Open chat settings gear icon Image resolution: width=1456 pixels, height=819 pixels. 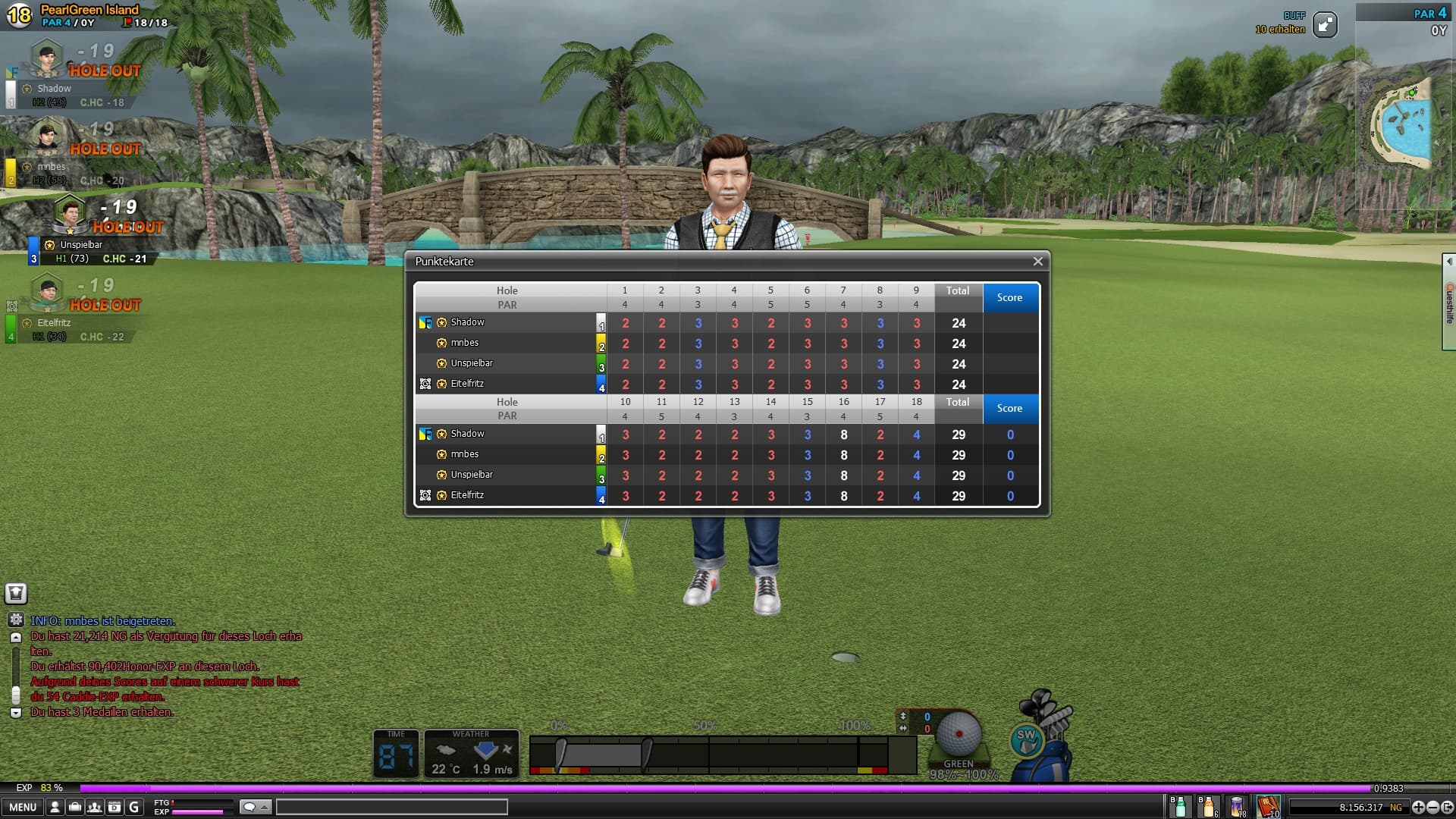tap(16, 620)
